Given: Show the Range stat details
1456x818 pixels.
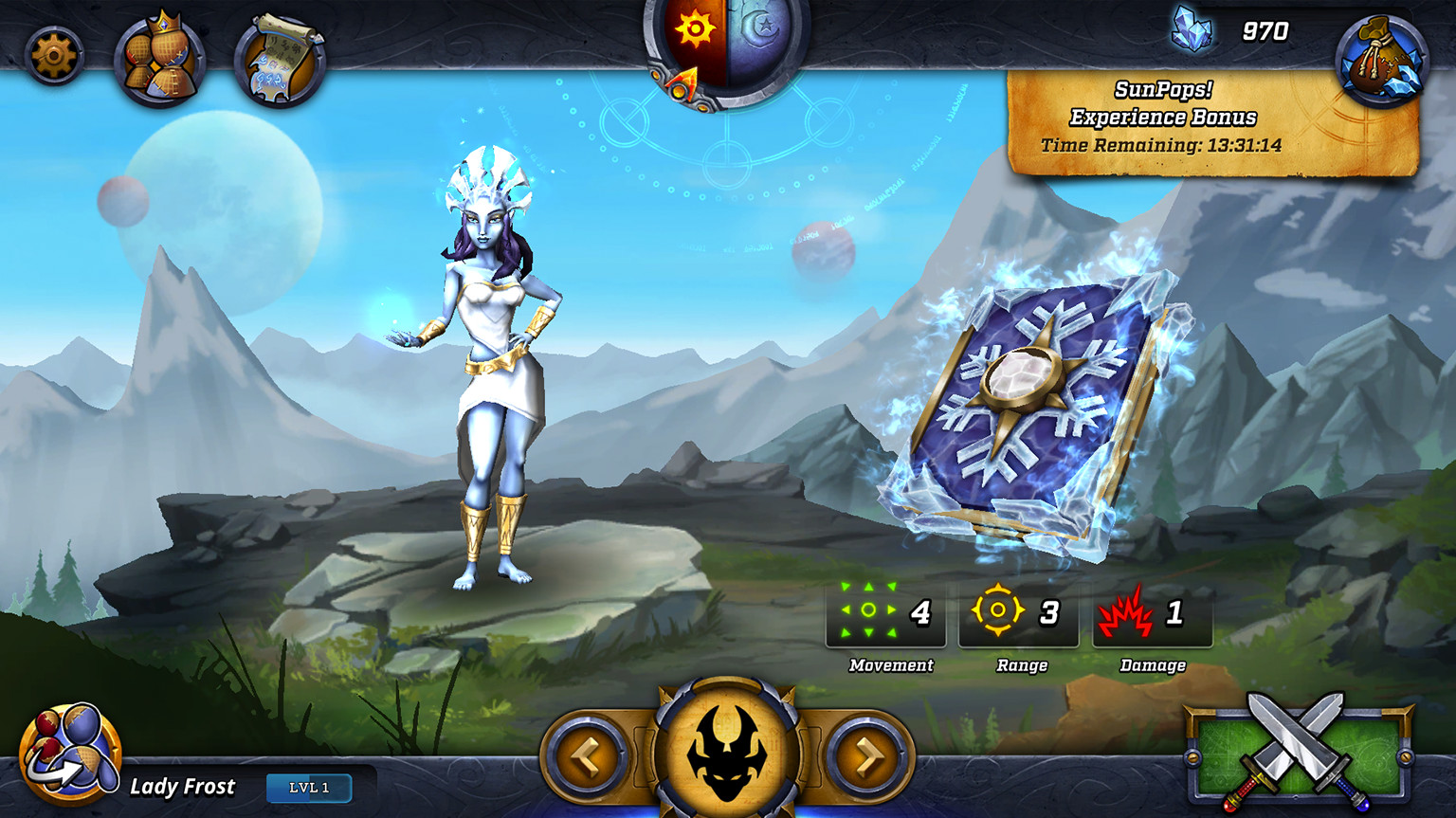Looking at the screenshot, I should click(x=1018, y=614).
